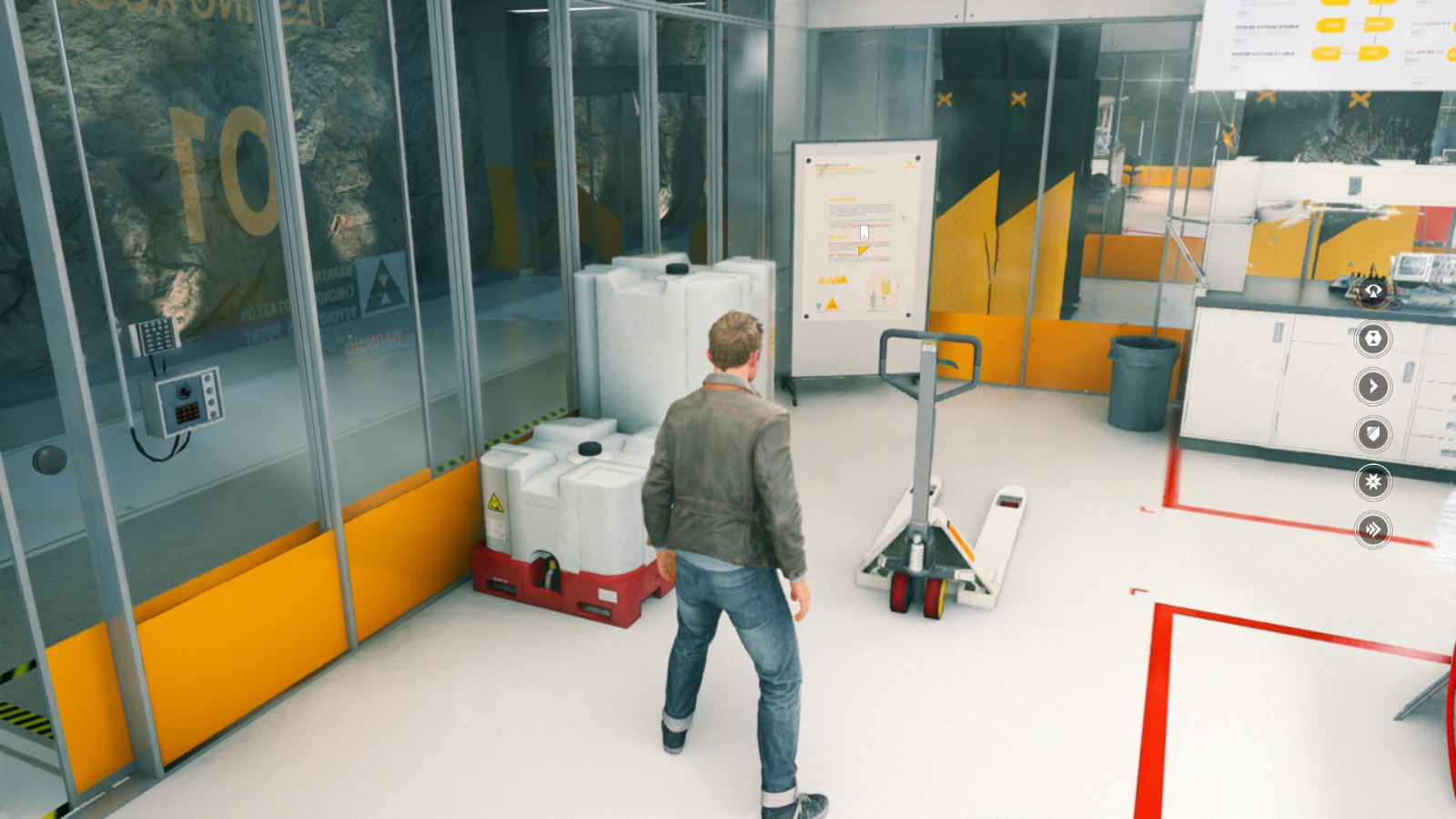The image size is (1456, 819).
Task: Click the white objective marker above the whiteboard
Action: (863, 229)
